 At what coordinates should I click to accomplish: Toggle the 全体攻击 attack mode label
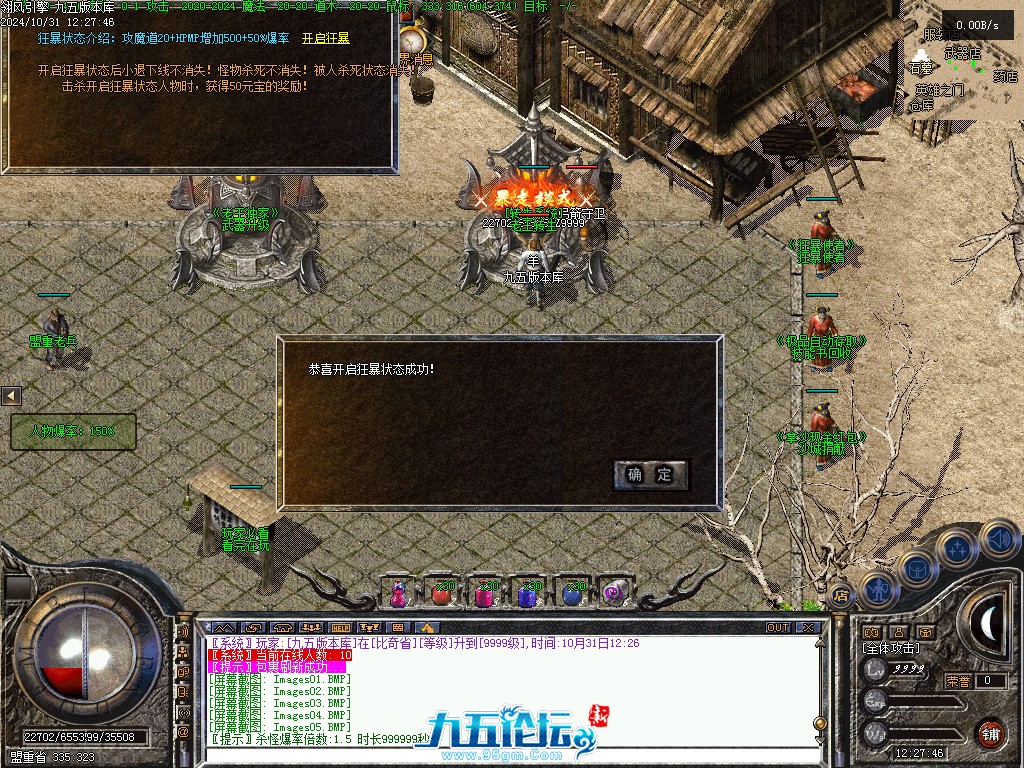891,648
